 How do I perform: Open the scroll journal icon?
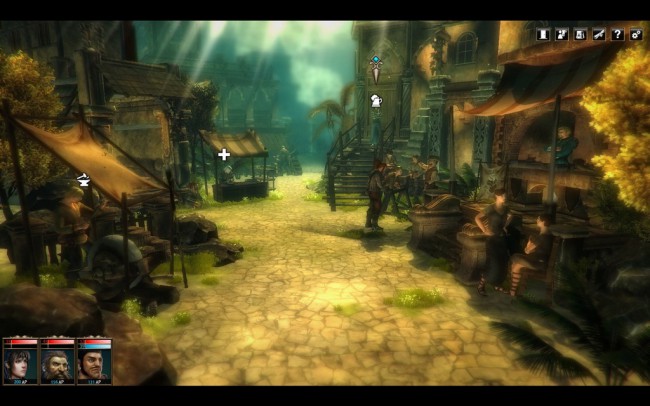pos(544,34)
